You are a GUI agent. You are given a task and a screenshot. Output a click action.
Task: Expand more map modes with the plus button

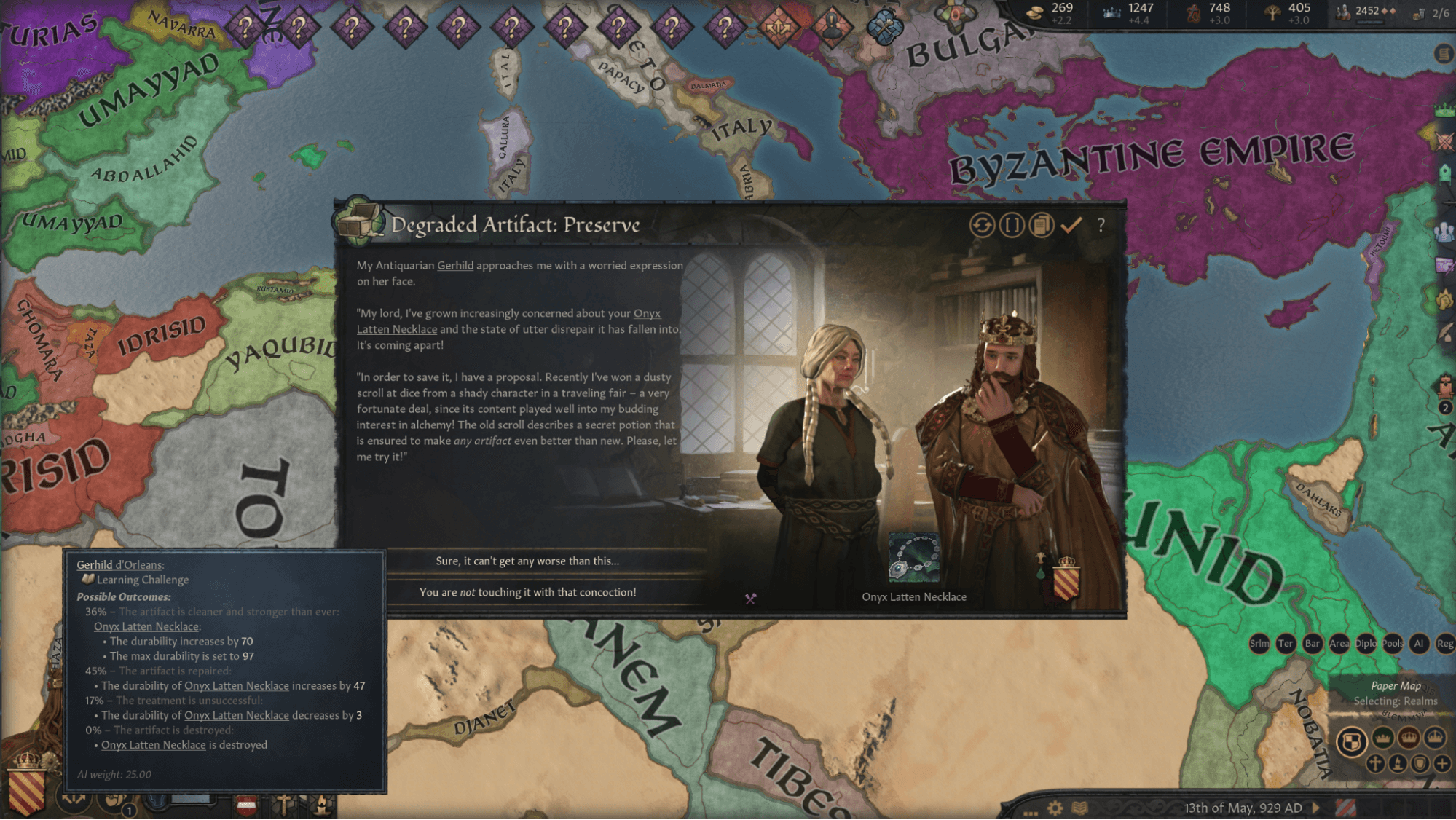1442,763
